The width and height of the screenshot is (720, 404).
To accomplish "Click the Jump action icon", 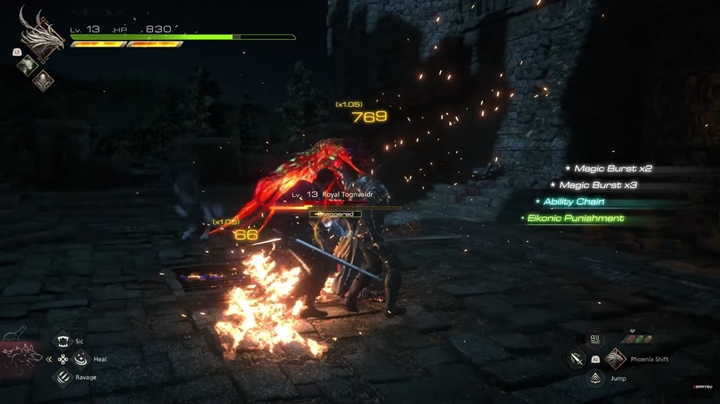I will (595, 377).
